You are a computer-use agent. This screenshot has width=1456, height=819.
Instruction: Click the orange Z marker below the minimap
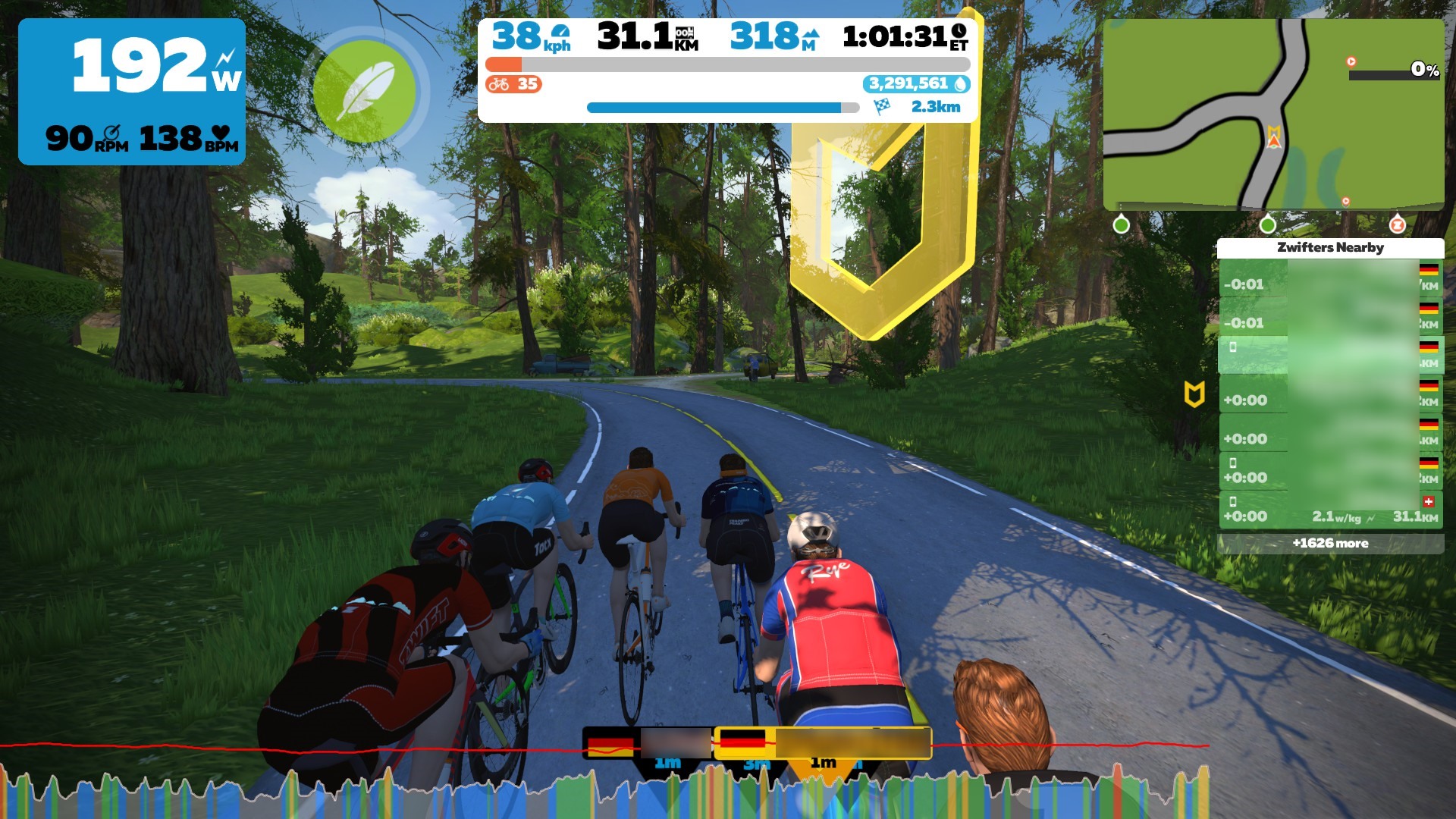[x=1397, y=225]
